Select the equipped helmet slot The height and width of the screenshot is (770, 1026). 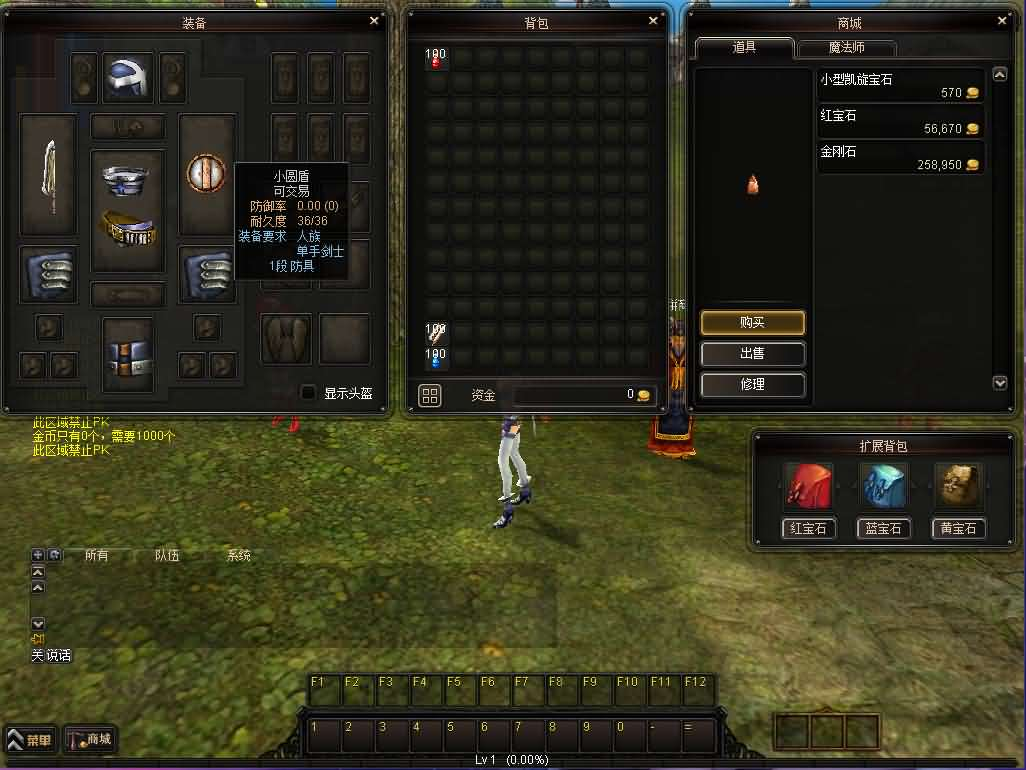pos(128,78)
